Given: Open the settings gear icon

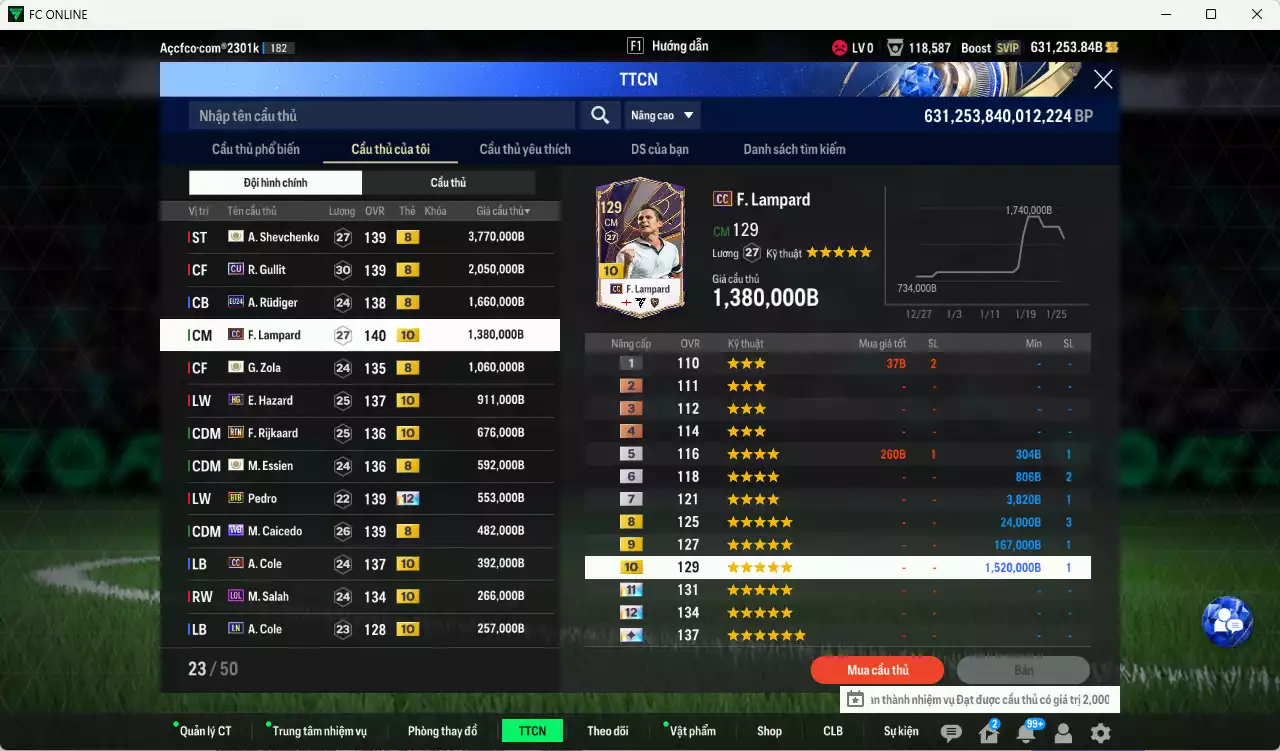Looking at the screenshot, I should [1100, 733].
